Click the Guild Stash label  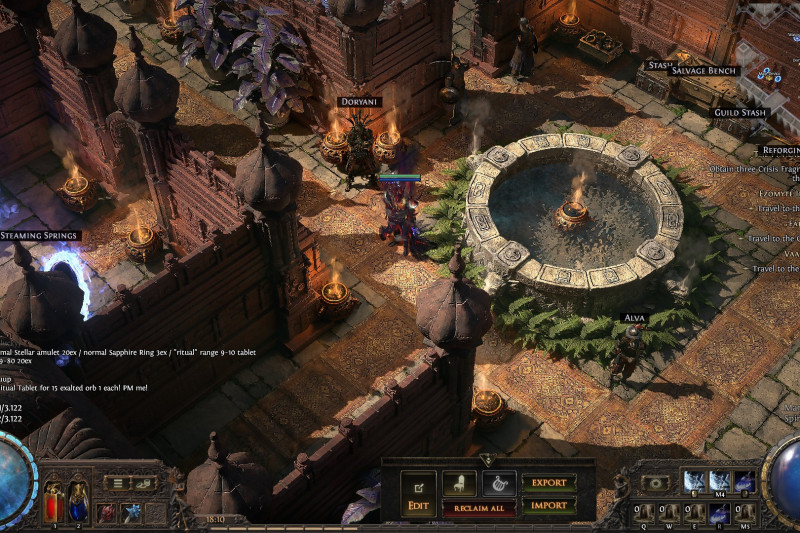tap(740, 112)
